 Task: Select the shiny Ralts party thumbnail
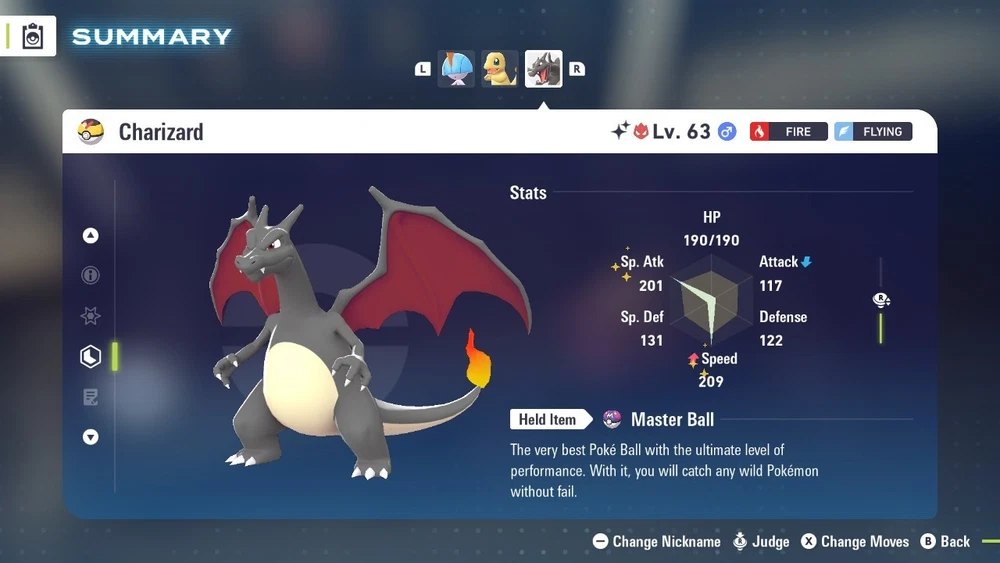[x=457, y=69]
